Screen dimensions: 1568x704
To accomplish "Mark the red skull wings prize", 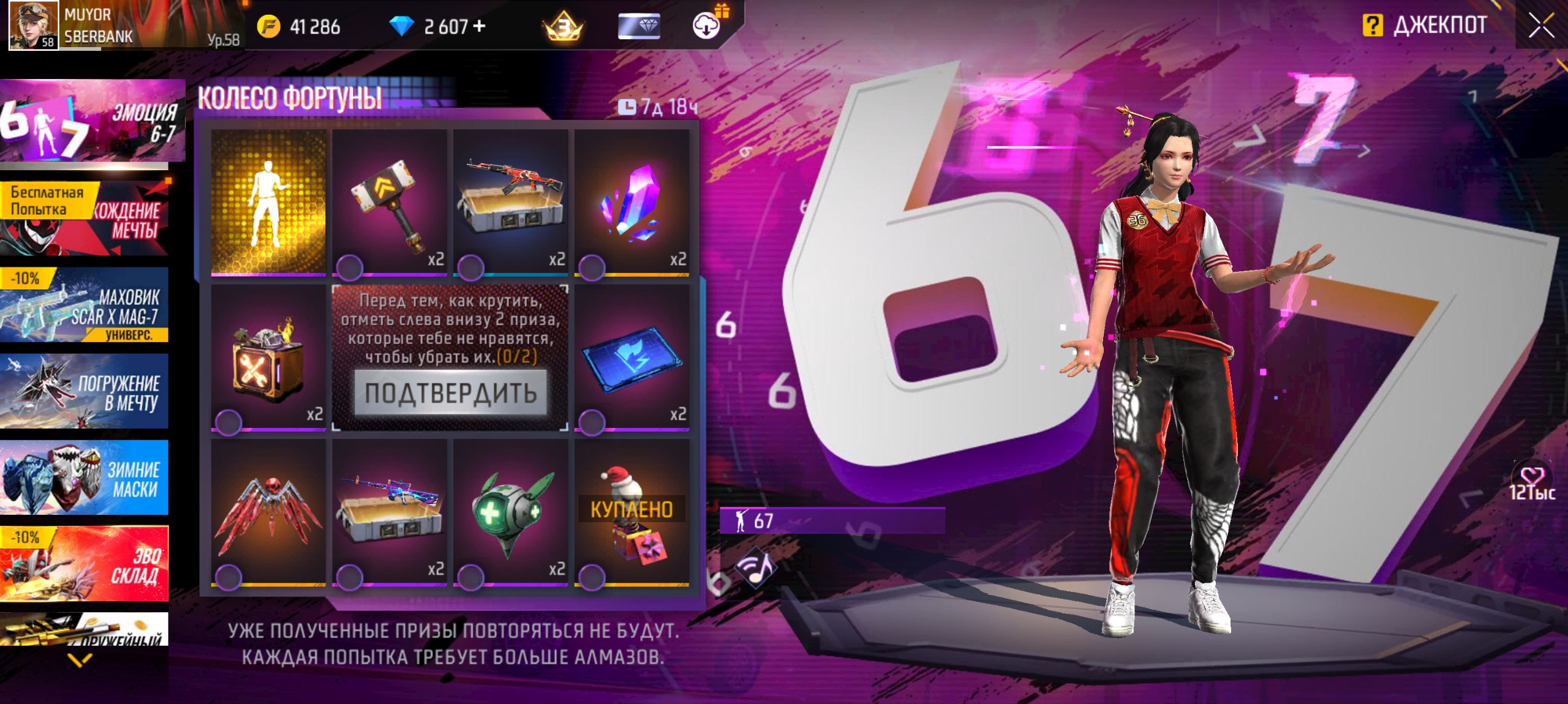I will (228, 577).
